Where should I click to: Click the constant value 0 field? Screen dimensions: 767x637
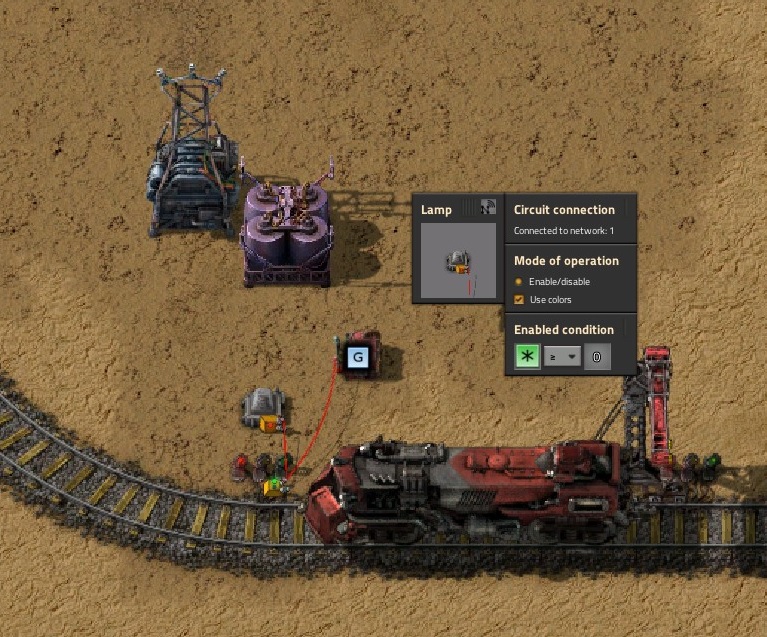[597, 357]
